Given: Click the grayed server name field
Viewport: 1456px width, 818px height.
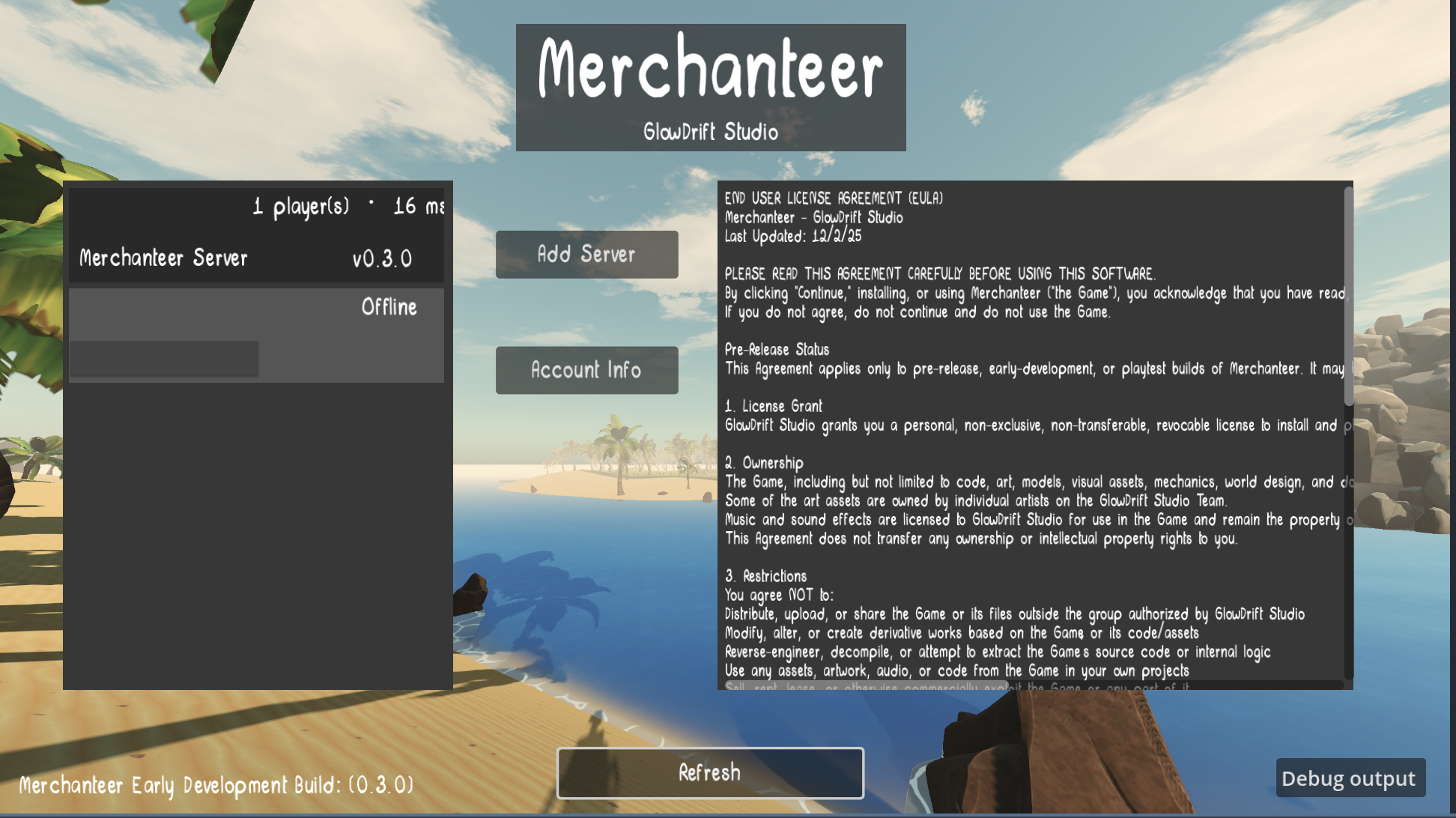Looking at the screenshot, I should pos(164,357).
